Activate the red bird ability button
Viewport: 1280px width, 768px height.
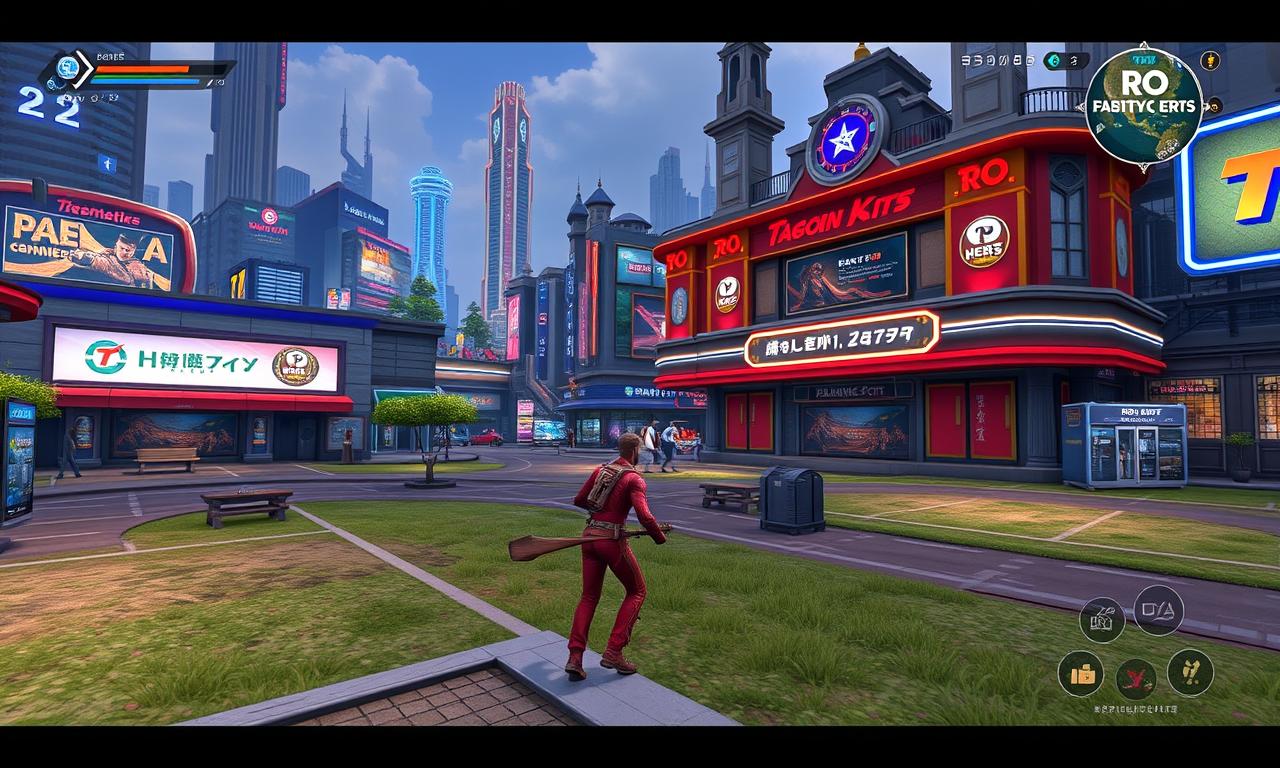1136,679
